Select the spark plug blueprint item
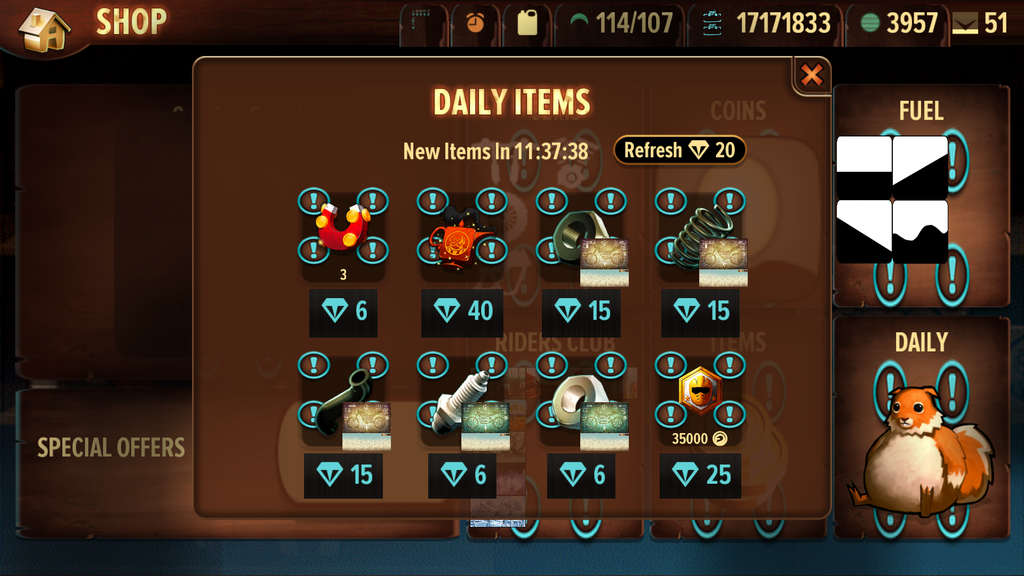This screenshot has width=1024, height=576. (462, 403)
